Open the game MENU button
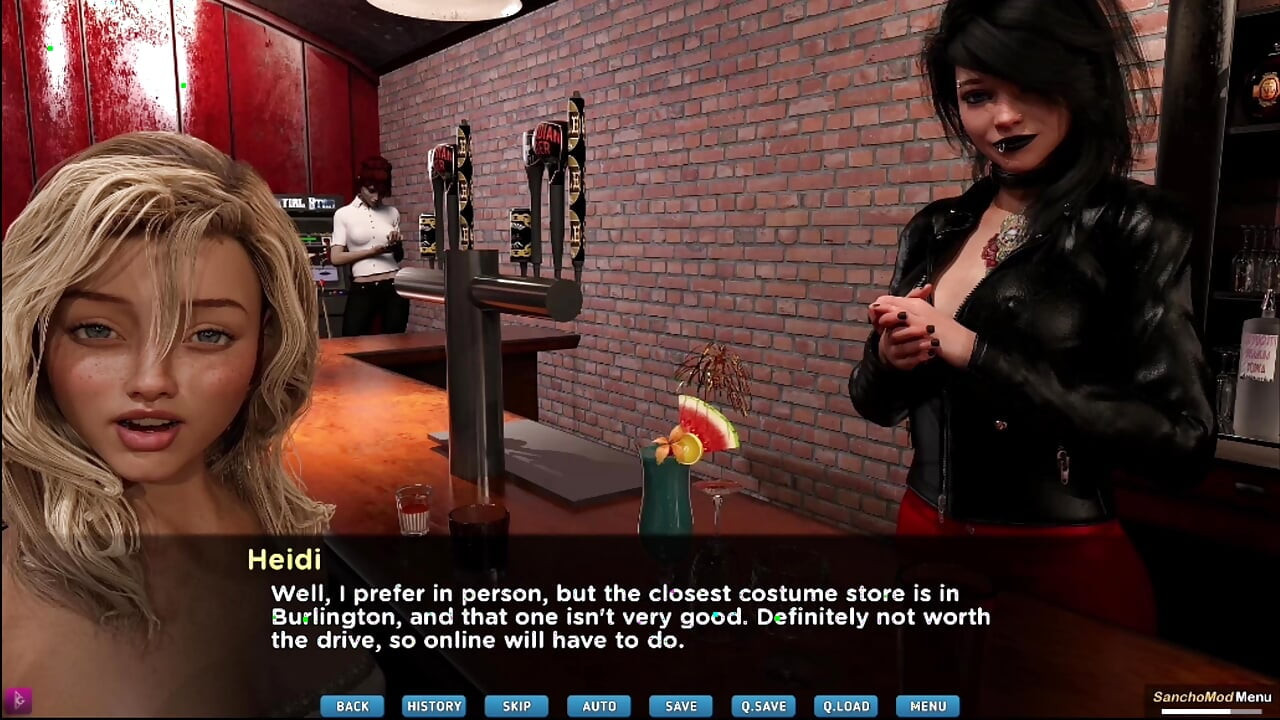The image size is (1280, 720). (x=928, y=706)
